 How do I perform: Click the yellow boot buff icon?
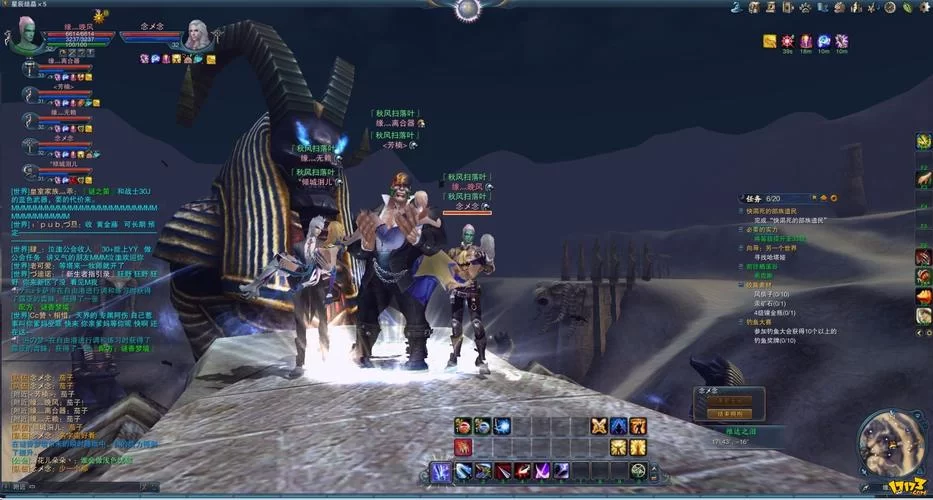(x=770, y=41)
